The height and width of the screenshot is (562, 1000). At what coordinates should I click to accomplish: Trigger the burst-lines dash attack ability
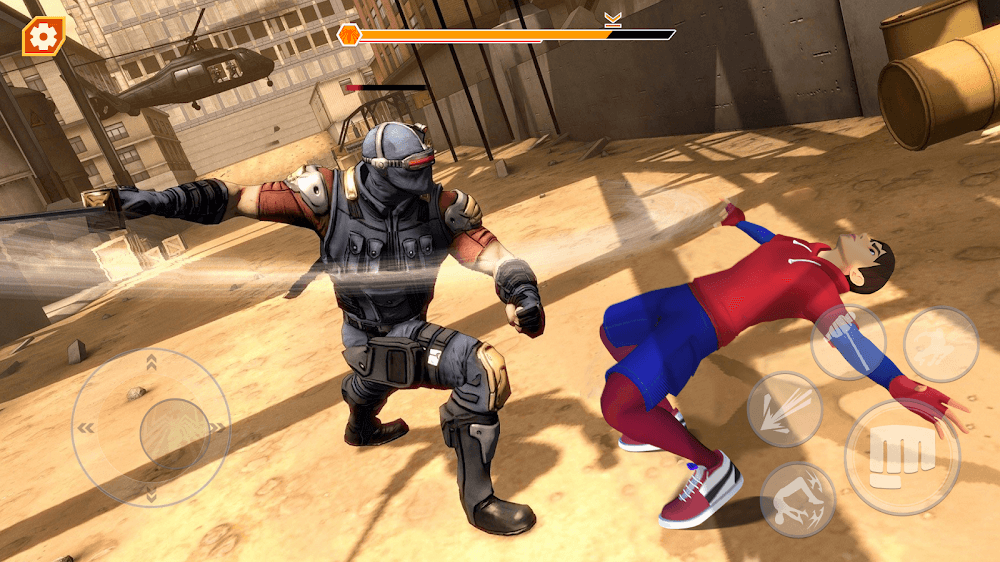(784, 409)
